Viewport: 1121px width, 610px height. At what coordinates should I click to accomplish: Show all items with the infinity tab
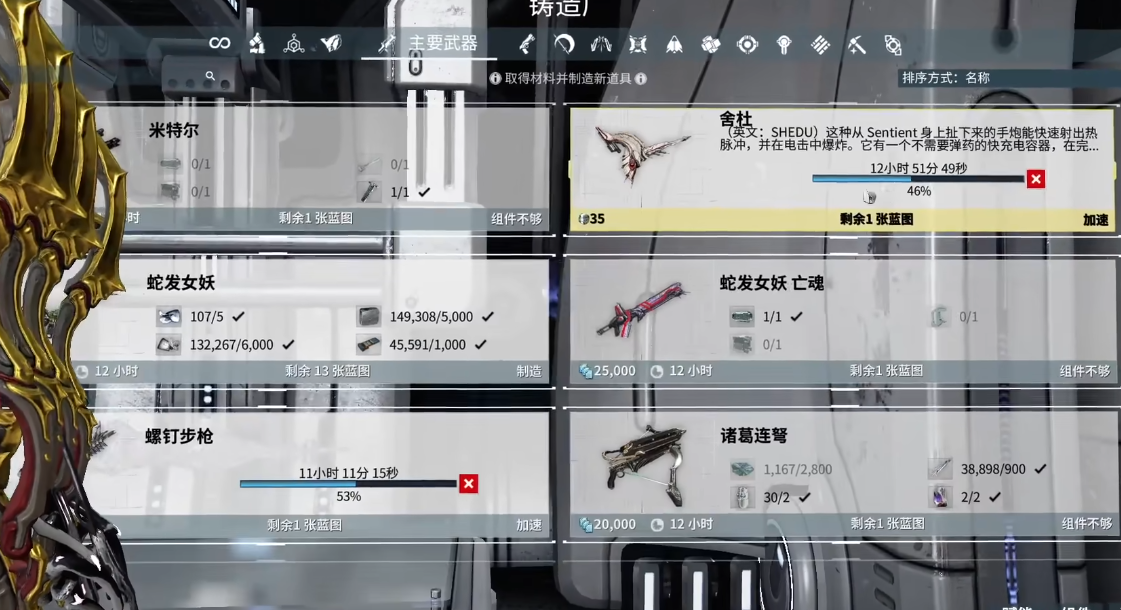pyautogui.click(x=219, y=43)
